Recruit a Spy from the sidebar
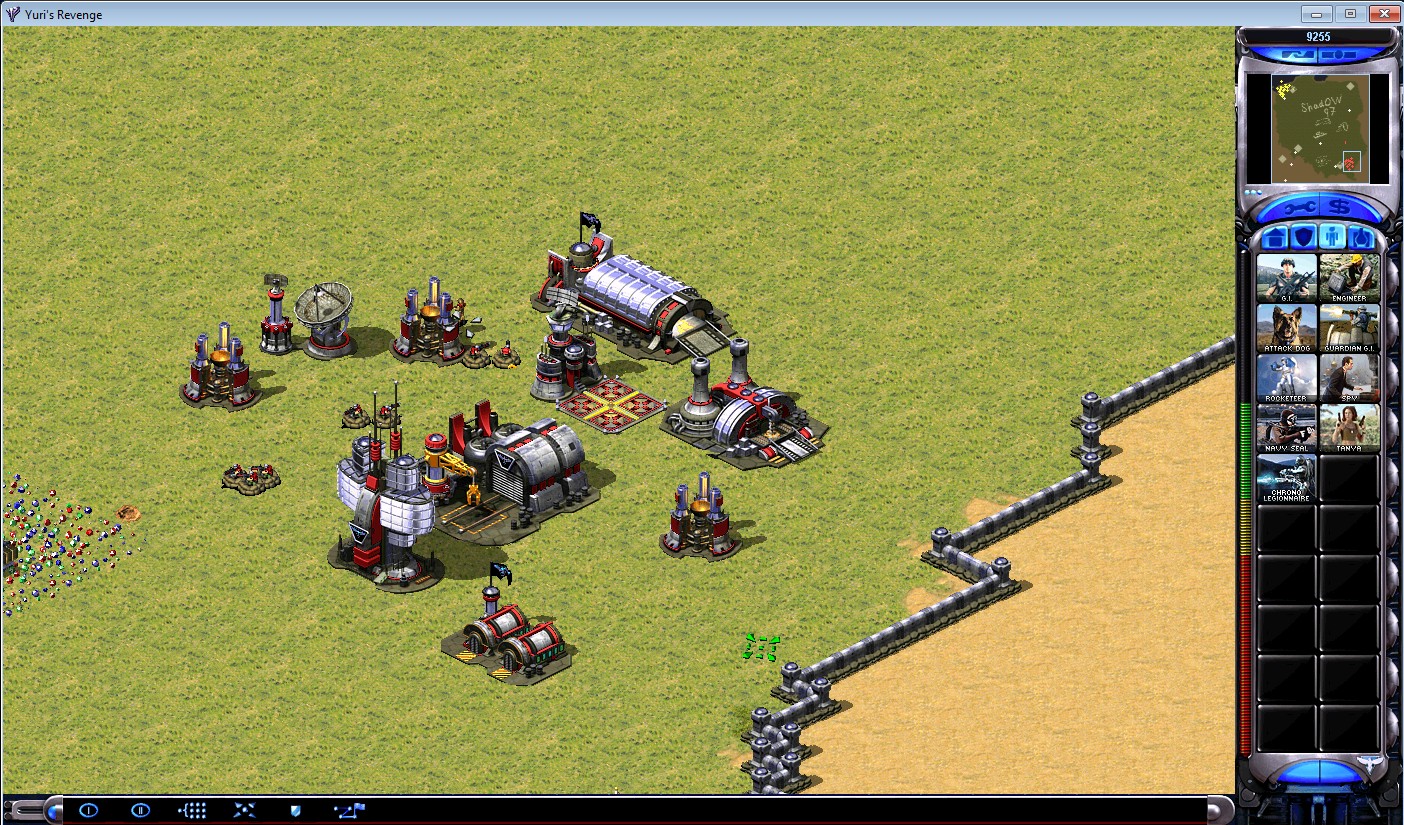1404x825 pixels. [1350, 377]
